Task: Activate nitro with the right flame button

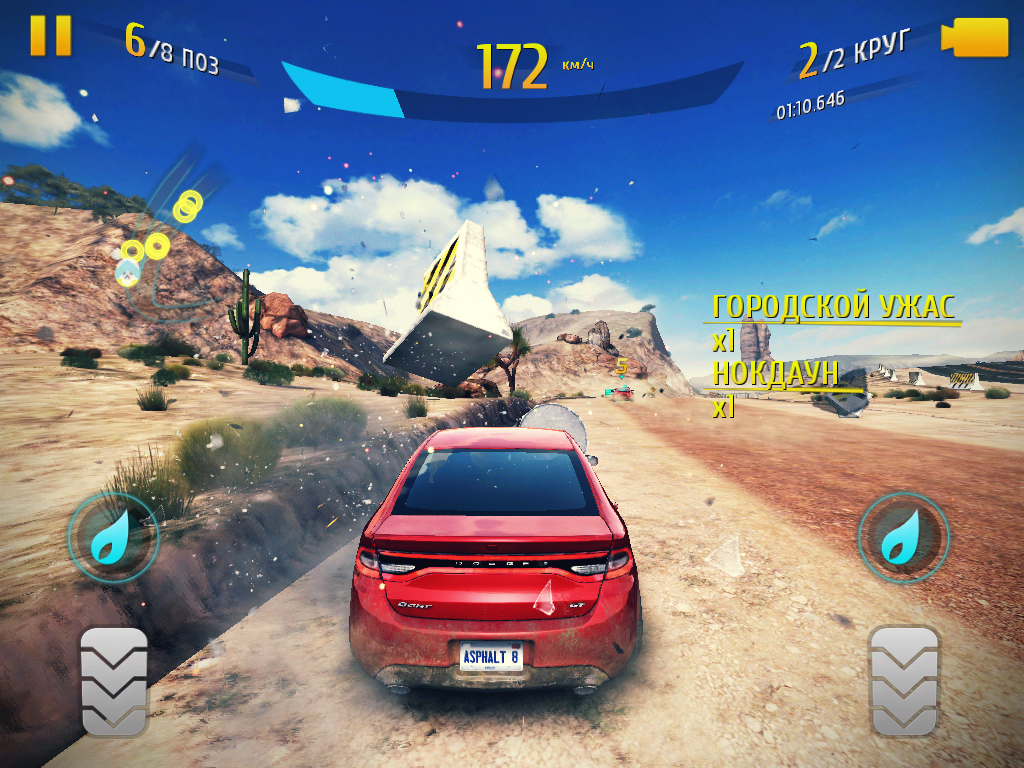Action: tap(903, 539)
